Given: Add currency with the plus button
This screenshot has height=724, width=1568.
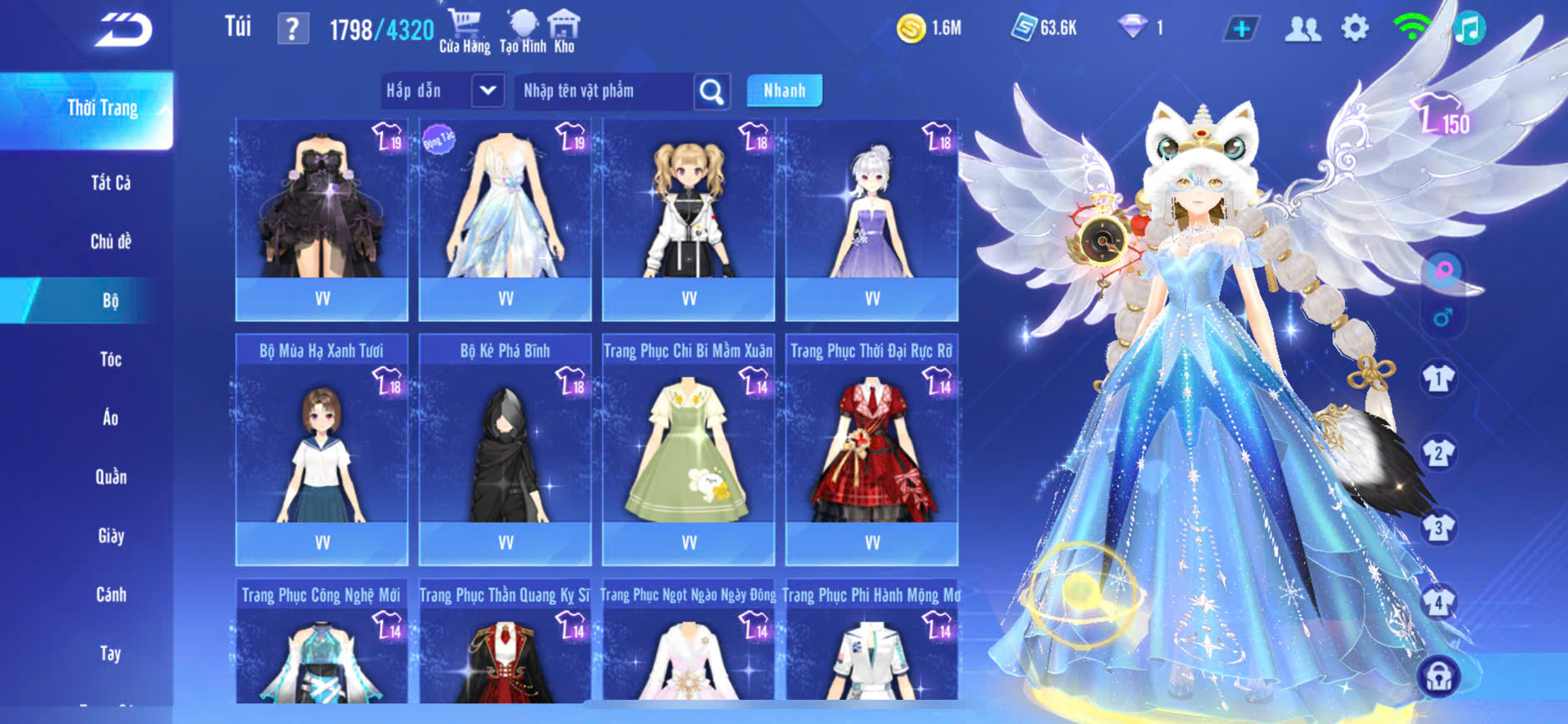Looking at the screenshot, I should (x=1241, y=29).
